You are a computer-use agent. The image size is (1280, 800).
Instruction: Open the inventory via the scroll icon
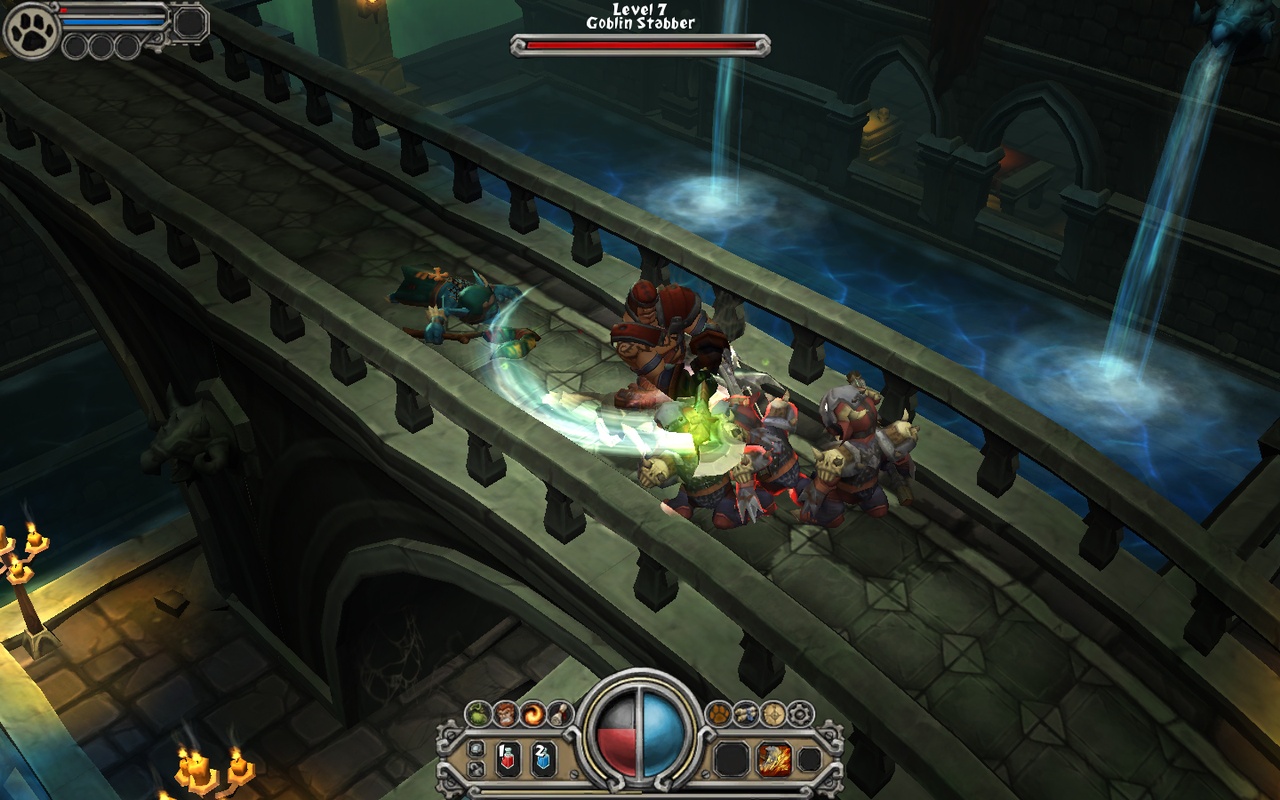(x=744, y=712)
